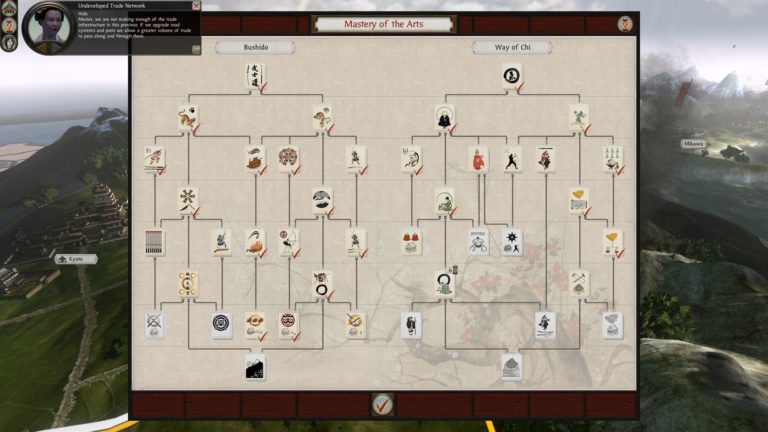
Task: Confirm with the round checkmark button
Action: point(382,404)
